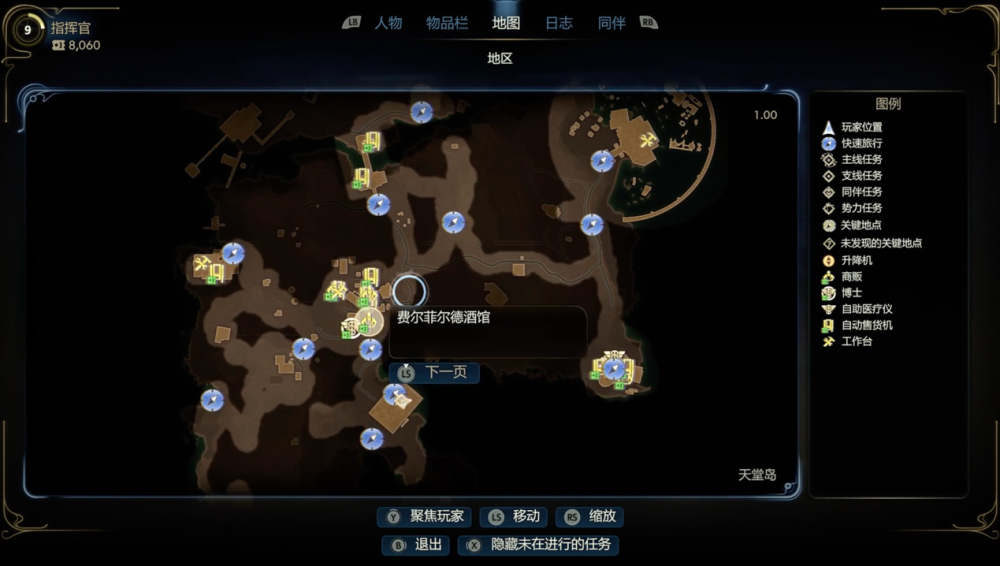Click the 博士 legend entry

tap(851, 293)
